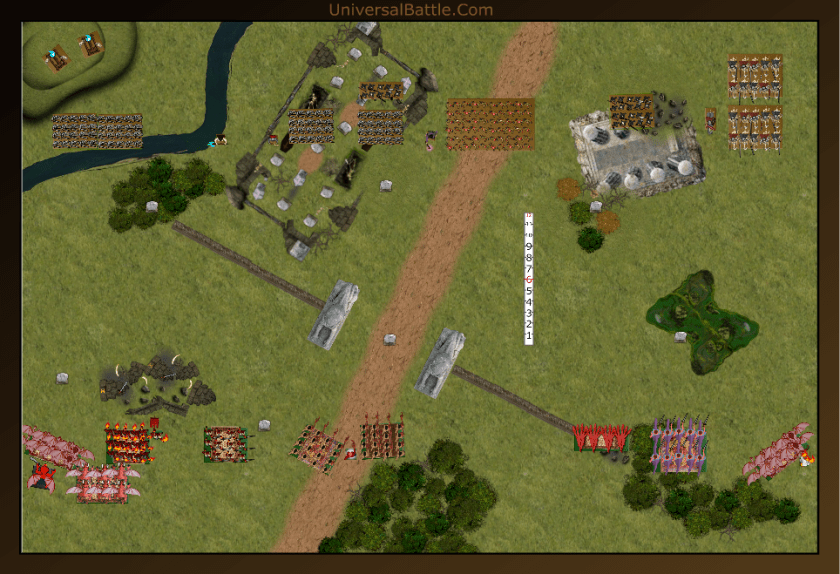Click the white numbered measuring ruler
Viewport: 840px width, 574px height.
tap(529, 279)
